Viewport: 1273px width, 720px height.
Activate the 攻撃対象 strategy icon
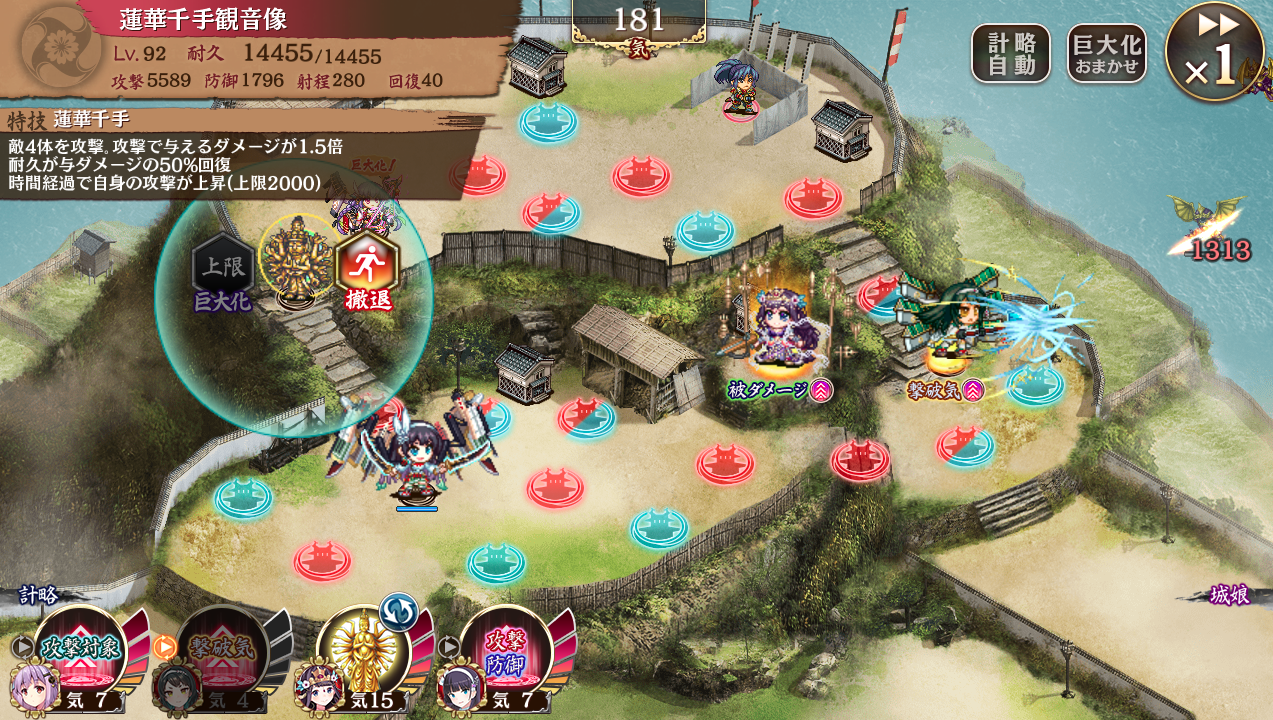(x=80, y=647)
